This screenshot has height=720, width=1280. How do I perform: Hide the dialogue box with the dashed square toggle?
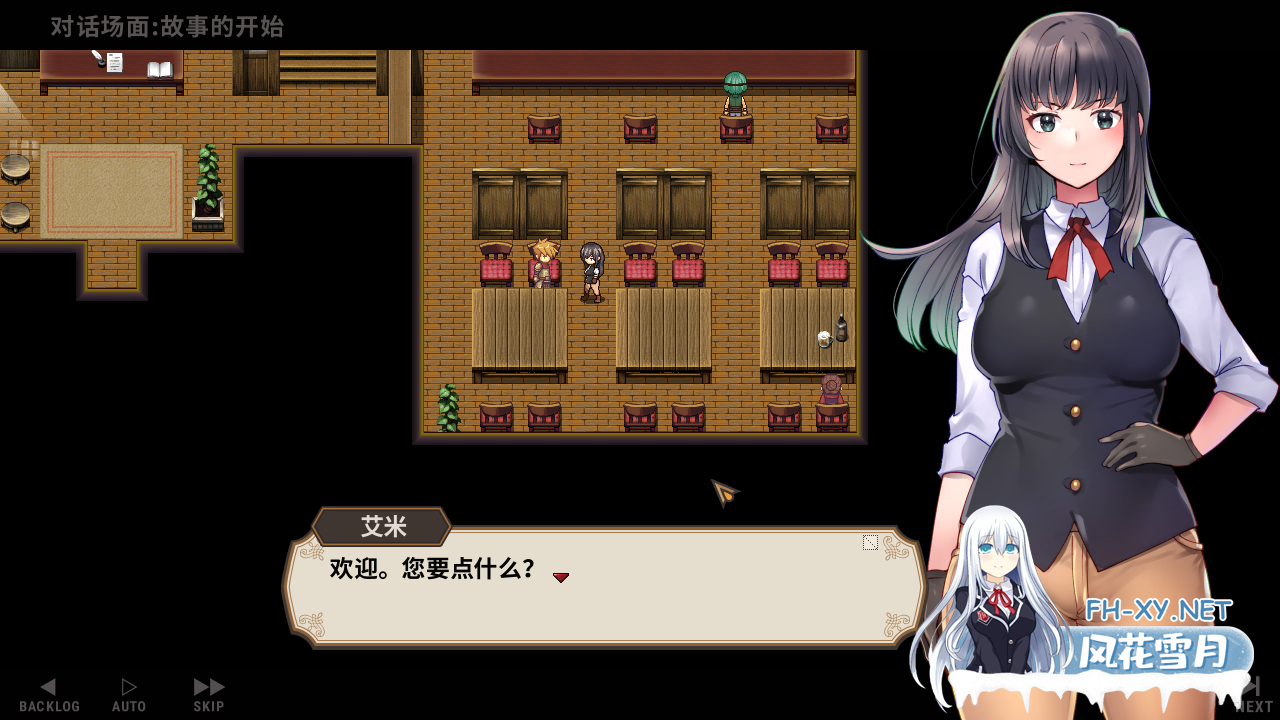pos(869,543)
